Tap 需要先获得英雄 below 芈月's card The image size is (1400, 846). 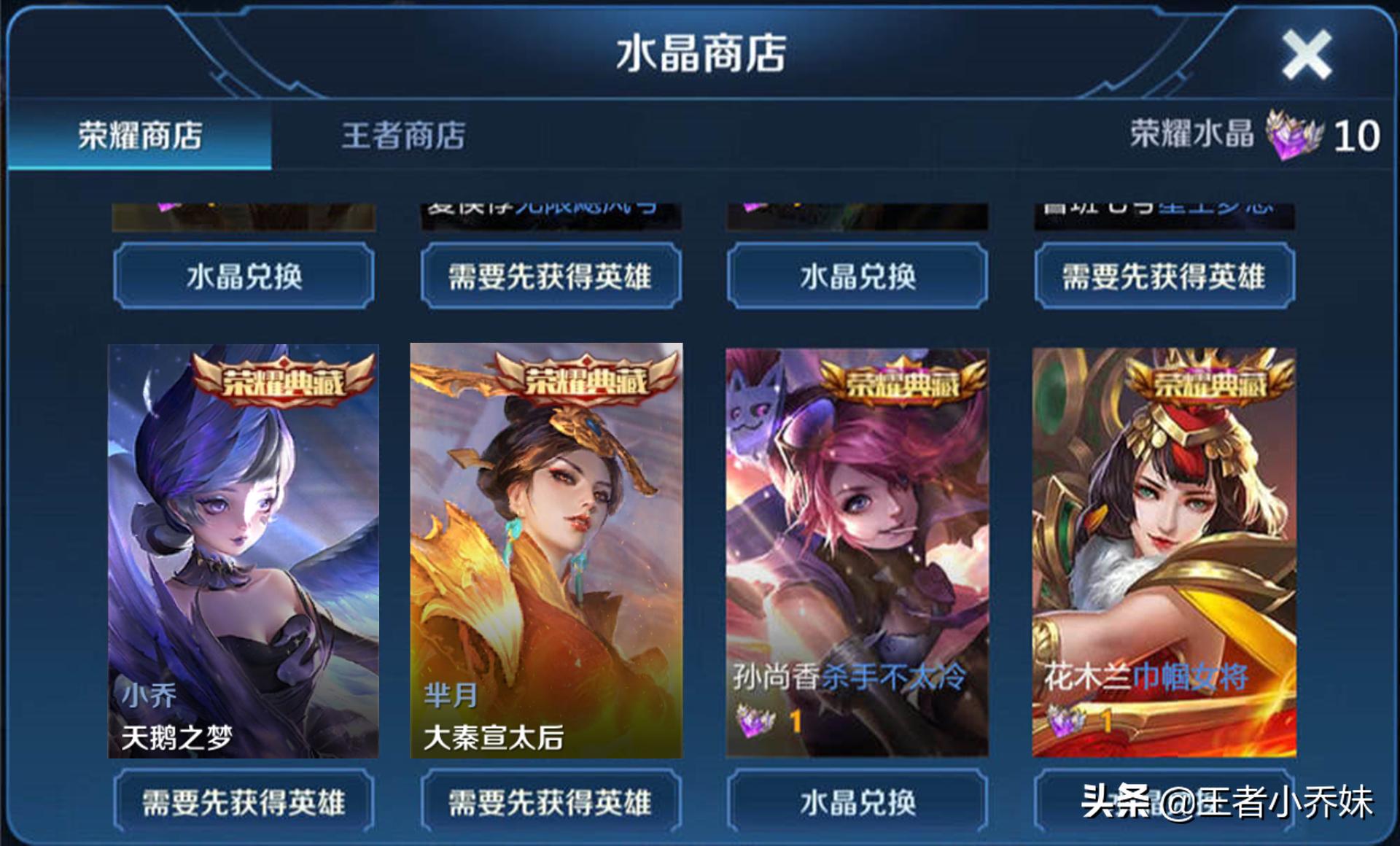click(x=551, y=801)
